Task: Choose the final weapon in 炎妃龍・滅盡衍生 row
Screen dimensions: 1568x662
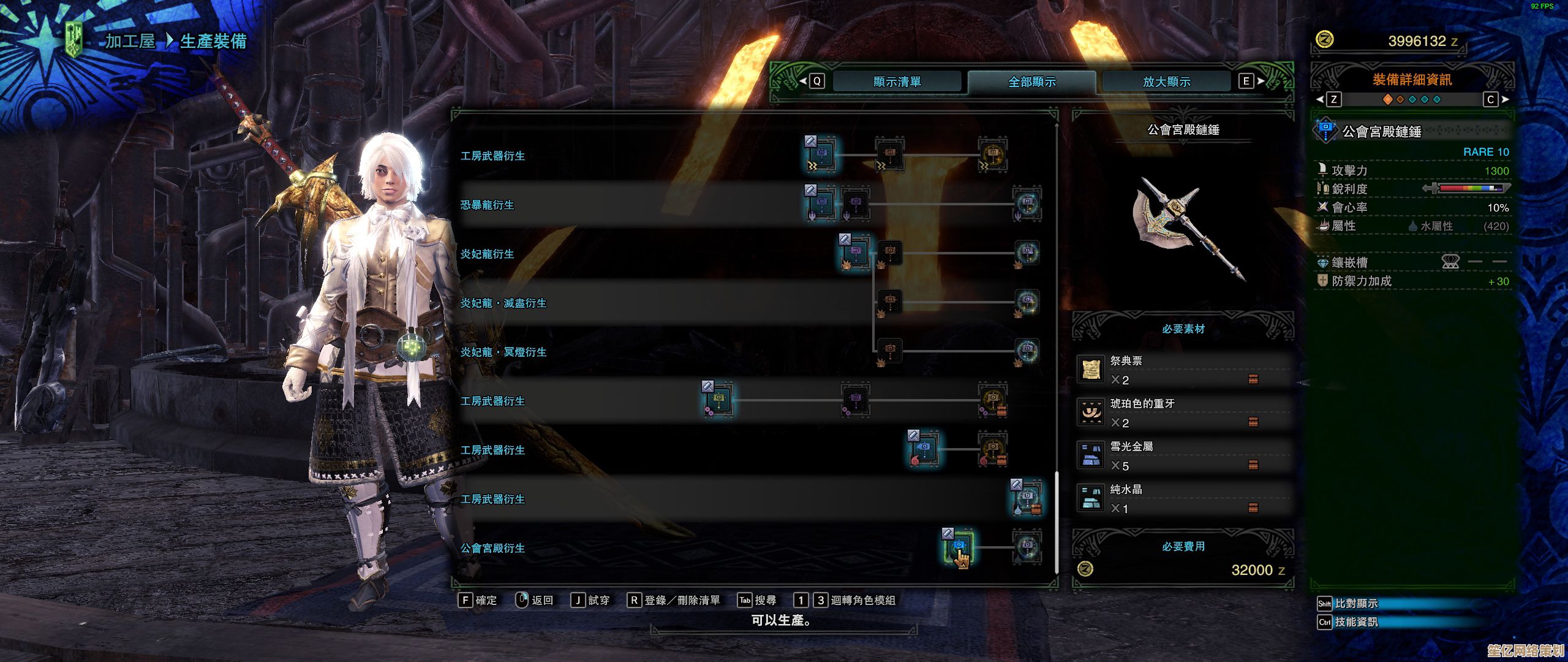Action: (x=1027, y=302)
